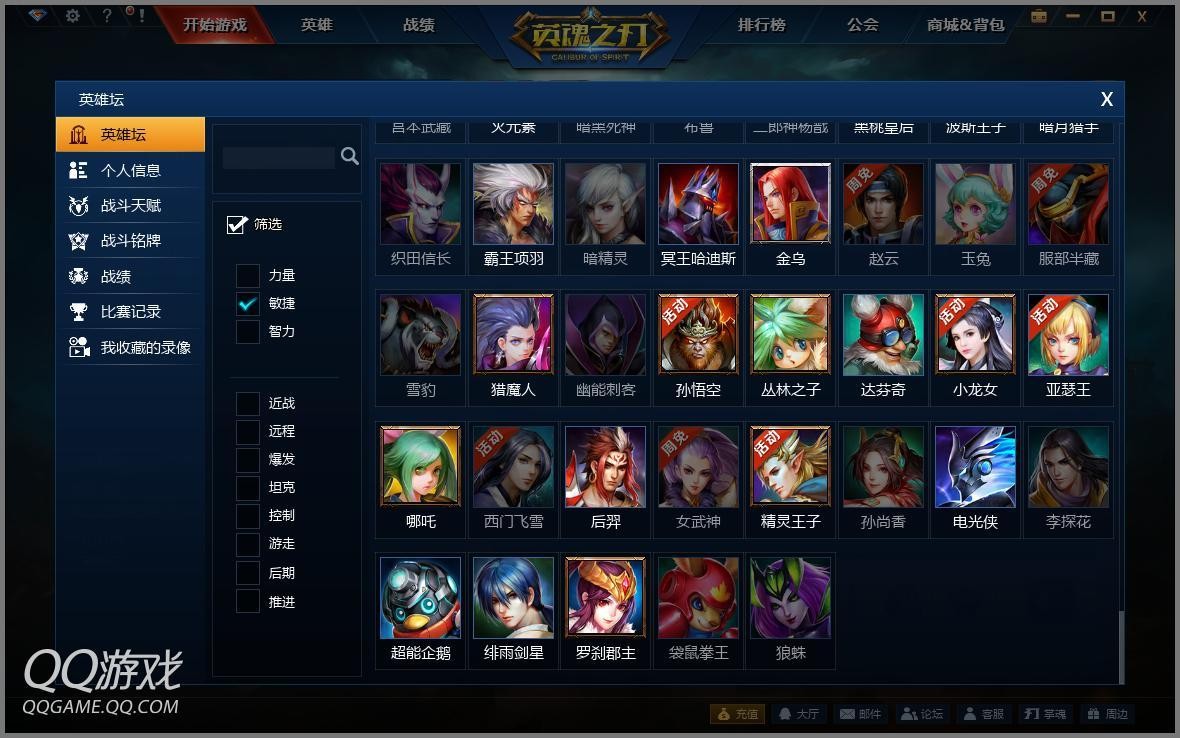Open the 排行榜 ranking tab
The width and height of the screenshot is (1180, 738).
[x=762, y=24]
